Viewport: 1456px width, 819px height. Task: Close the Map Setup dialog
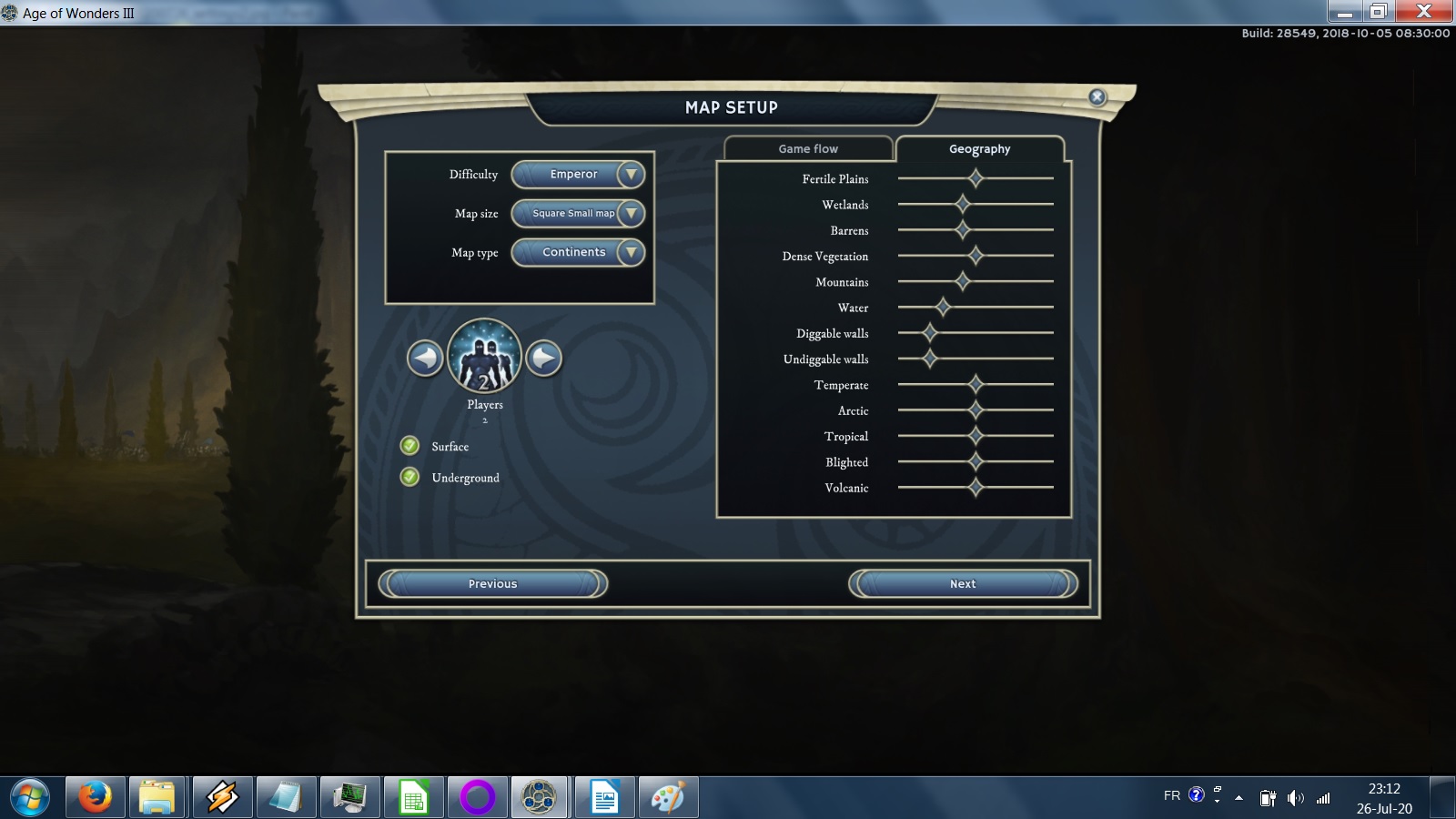[x=1097, y=97]
